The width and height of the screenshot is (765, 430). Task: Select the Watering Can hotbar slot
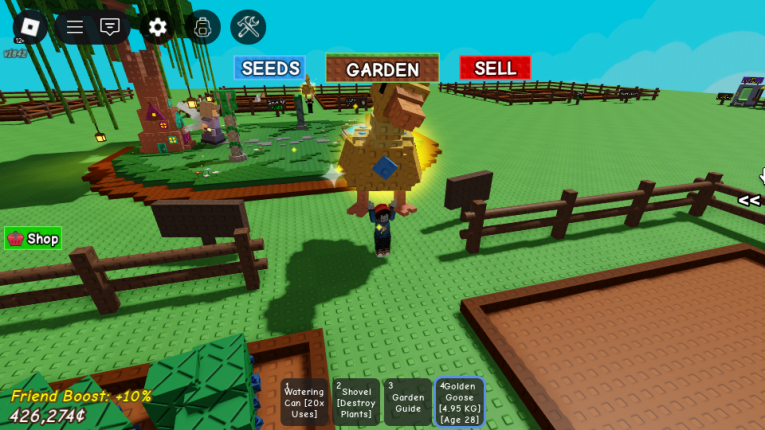[x=304, y=402]
